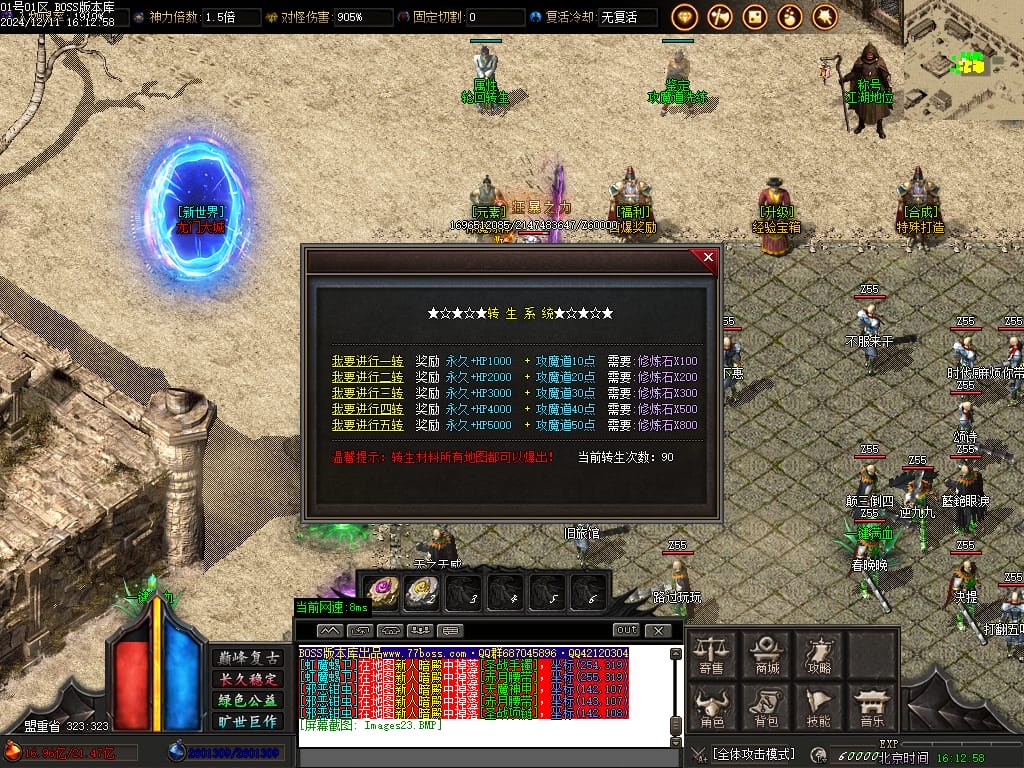Click the dice icon in top bar
1024x768 pixels.
pos(755,17)
